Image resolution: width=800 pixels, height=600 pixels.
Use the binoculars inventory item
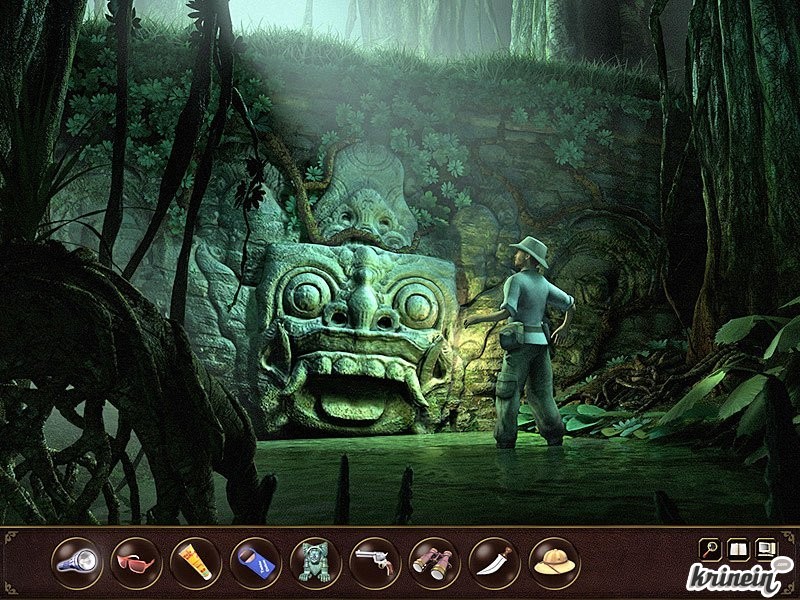(435, 561)
